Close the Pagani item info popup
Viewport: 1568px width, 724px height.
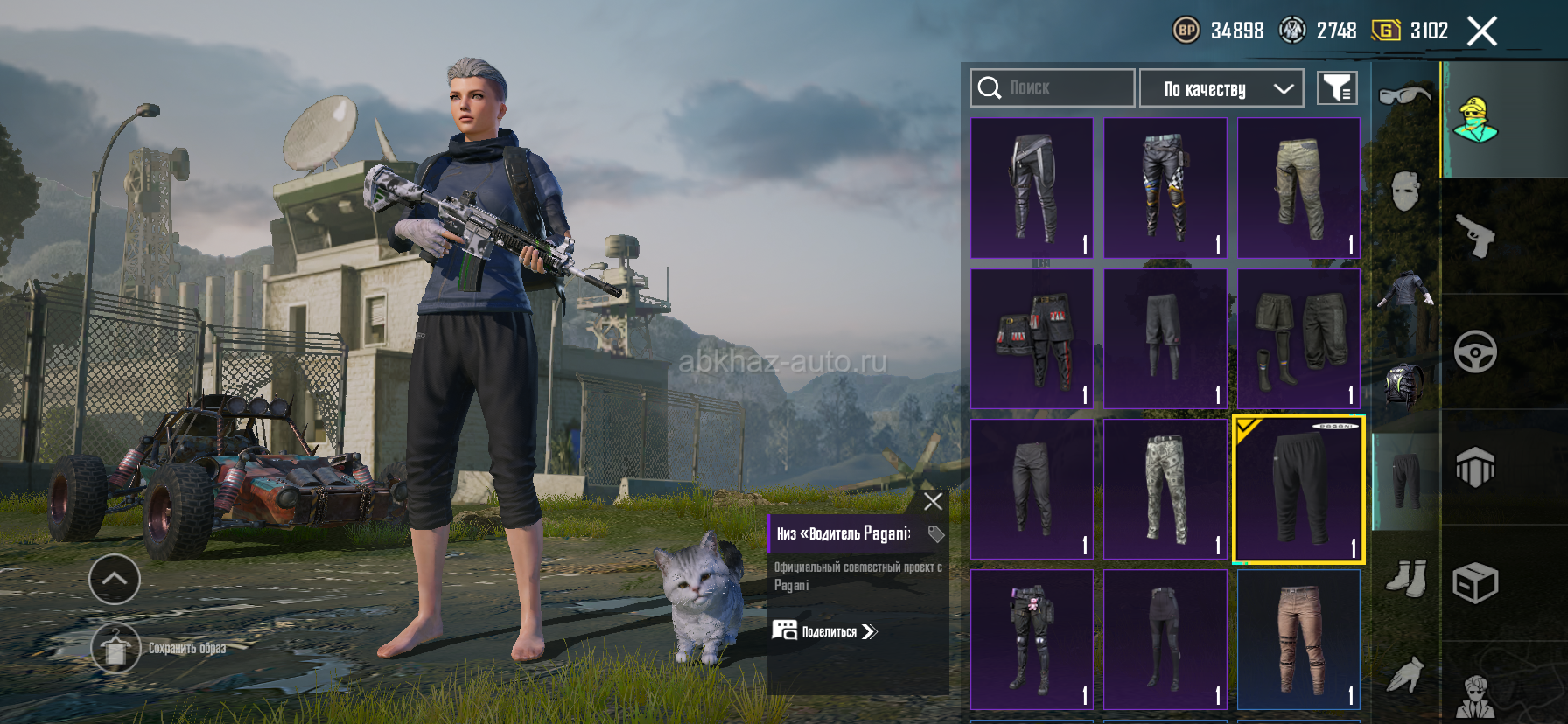933,501
